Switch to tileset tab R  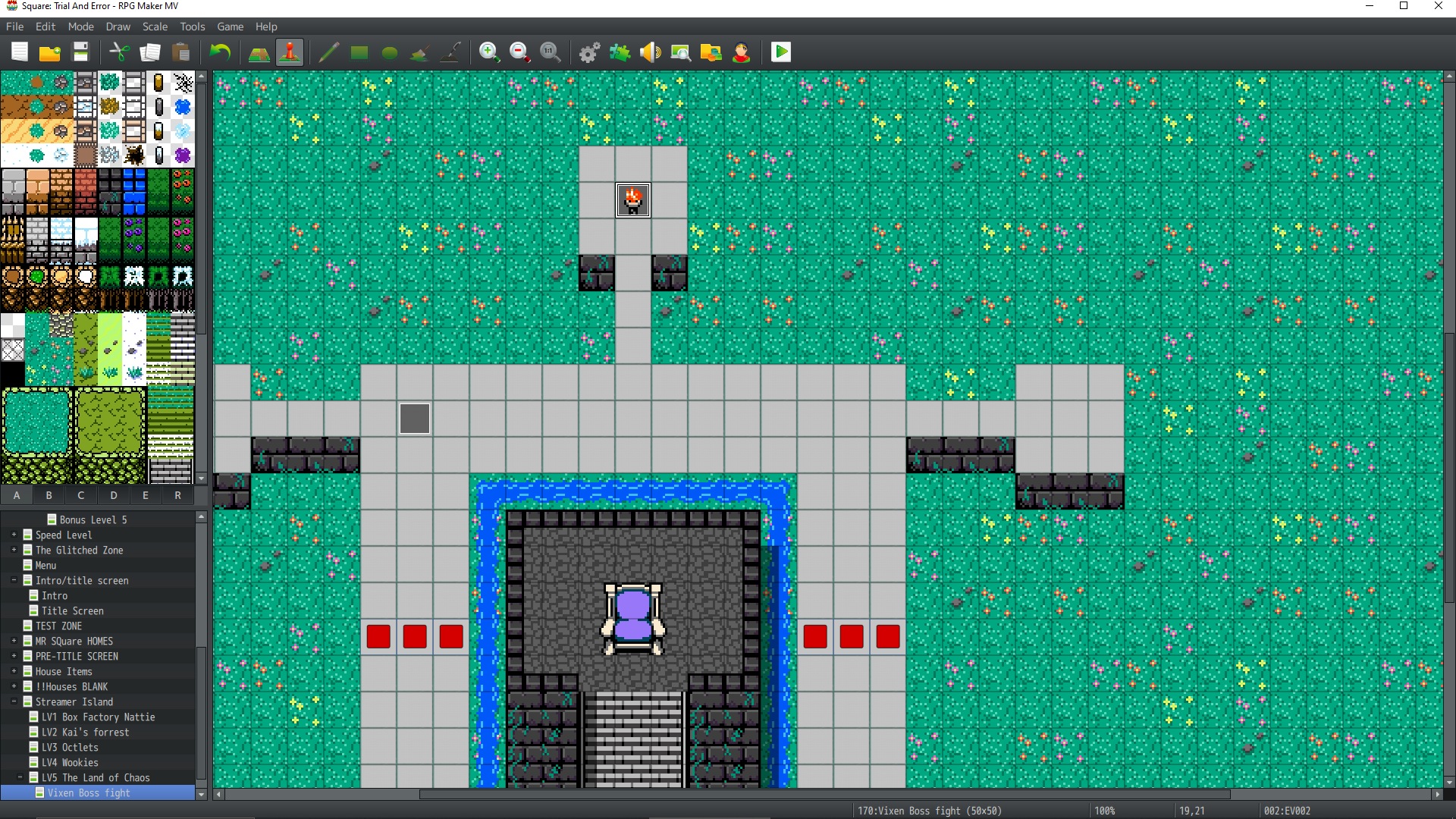click(177, 496)
